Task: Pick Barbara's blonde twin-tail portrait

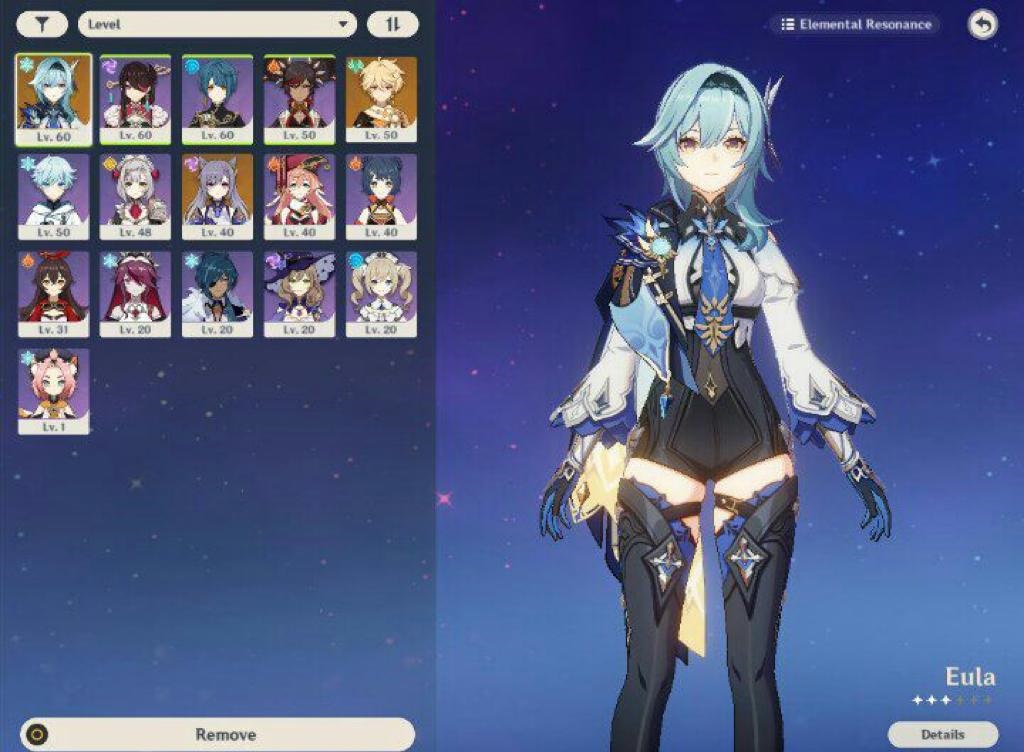Action: [x=381, y=293]
